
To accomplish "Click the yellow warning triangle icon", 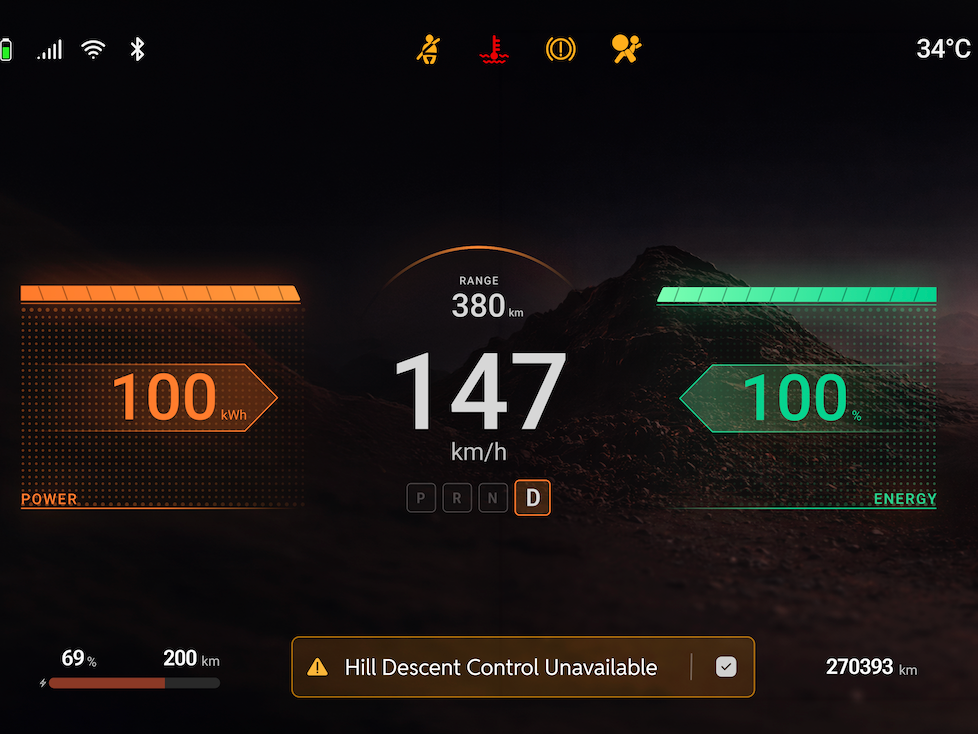I will click(317, 667).
